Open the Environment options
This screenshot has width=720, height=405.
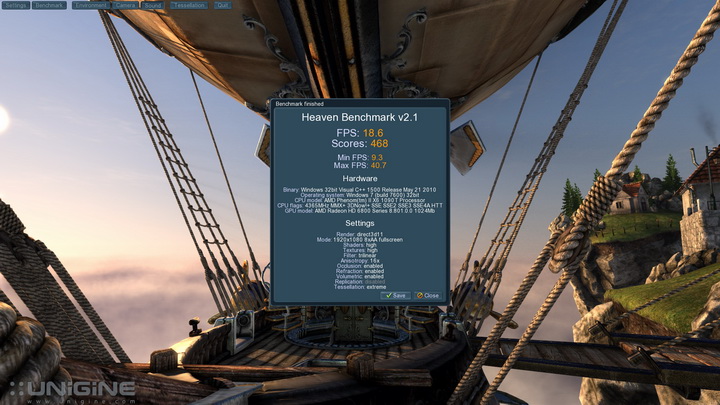tap(90, 5)
